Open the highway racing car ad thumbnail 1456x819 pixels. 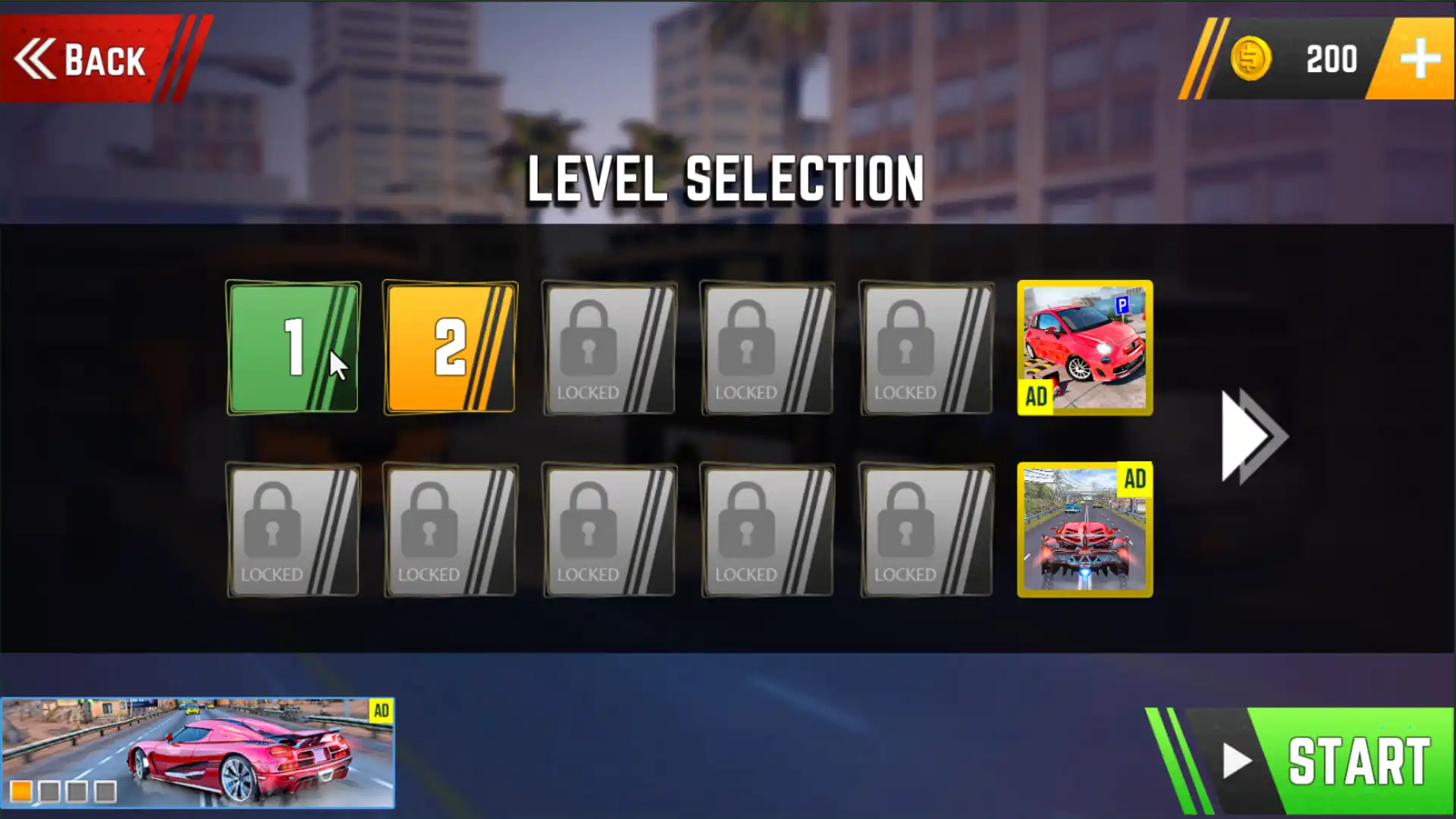1084,530
